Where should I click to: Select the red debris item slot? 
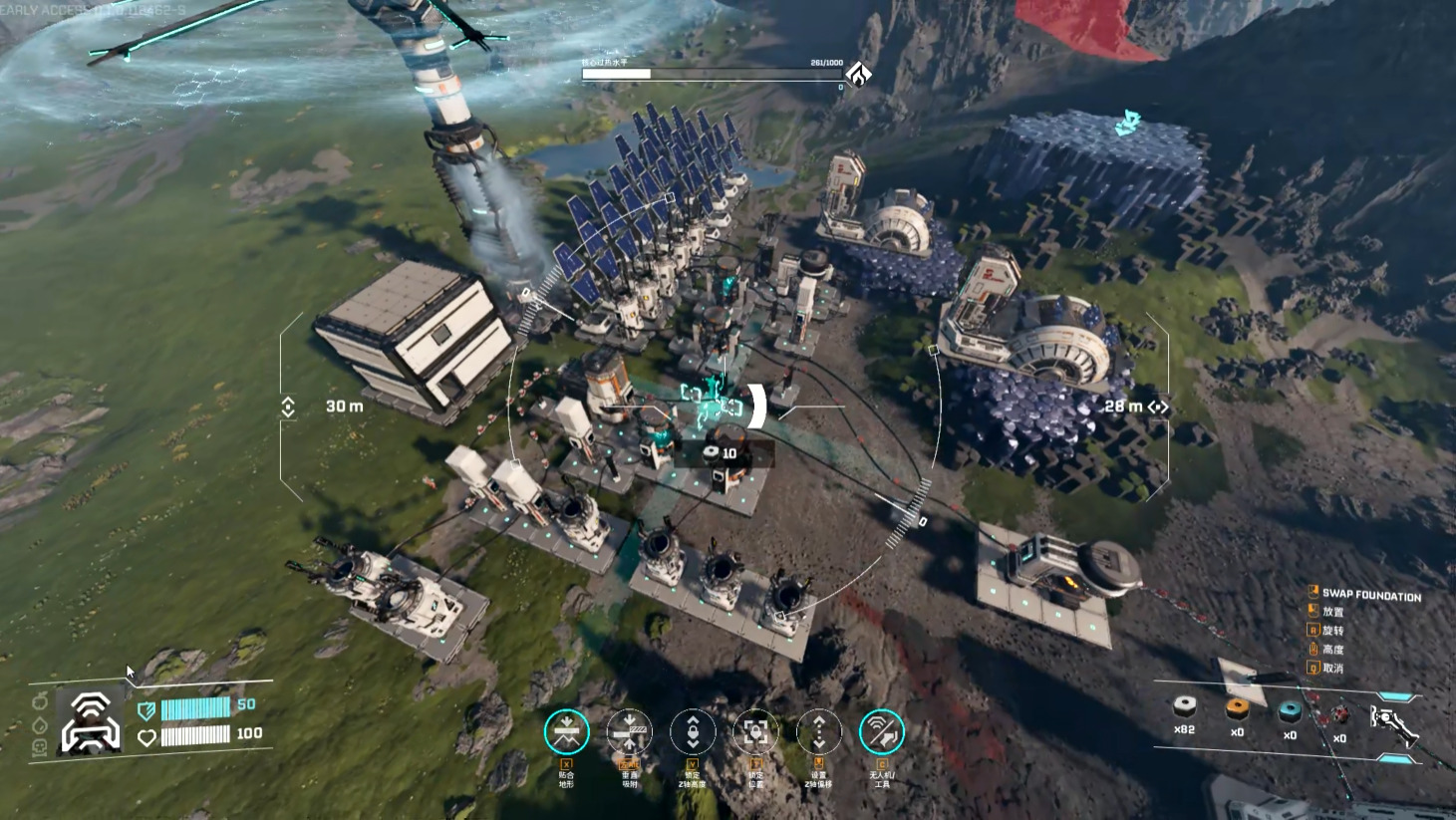(x=1338, y=715)
